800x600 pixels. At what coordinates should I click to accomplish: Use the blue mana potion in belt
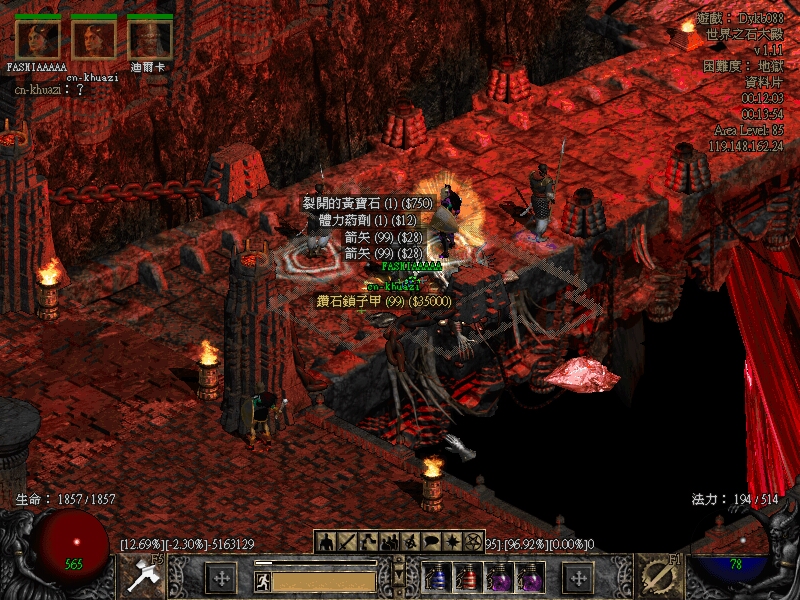pos(436,577)
